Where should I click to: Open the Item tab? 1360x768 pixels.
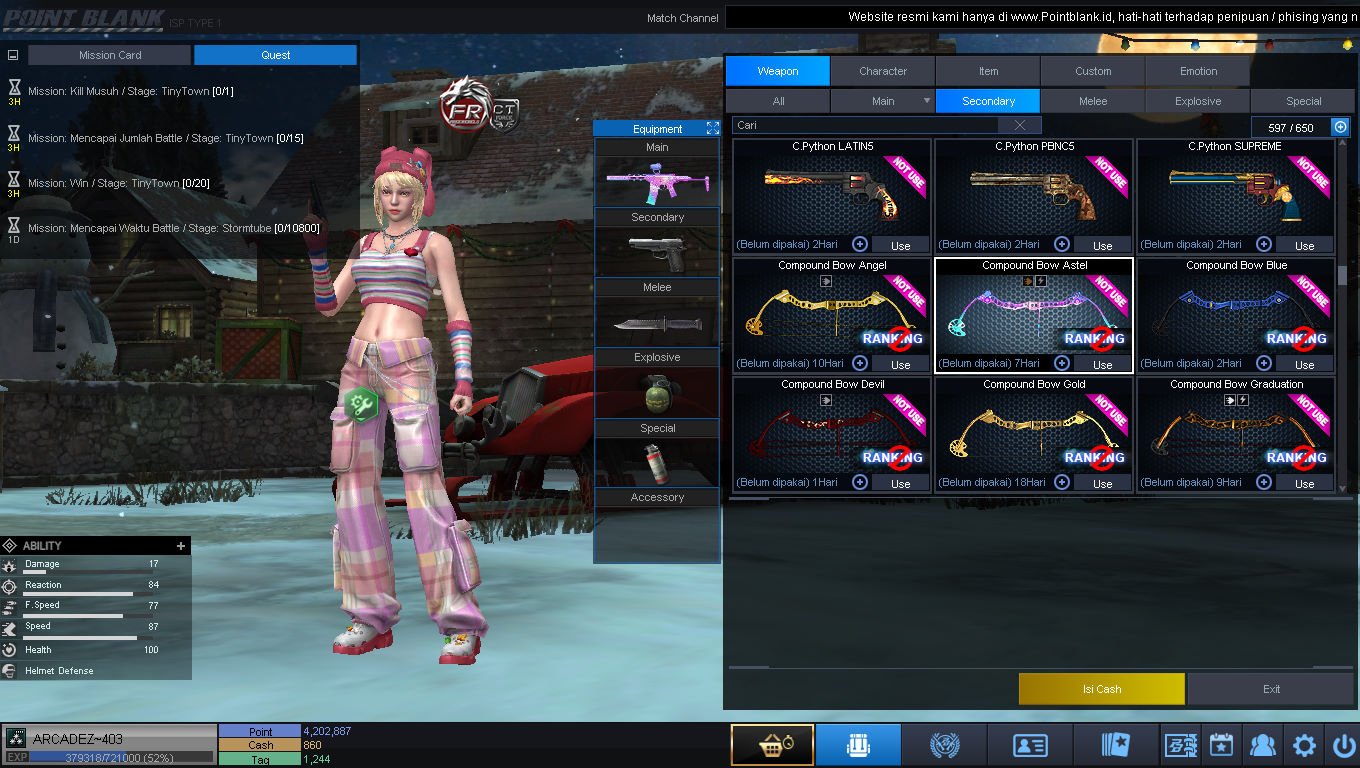pos(988,71)
